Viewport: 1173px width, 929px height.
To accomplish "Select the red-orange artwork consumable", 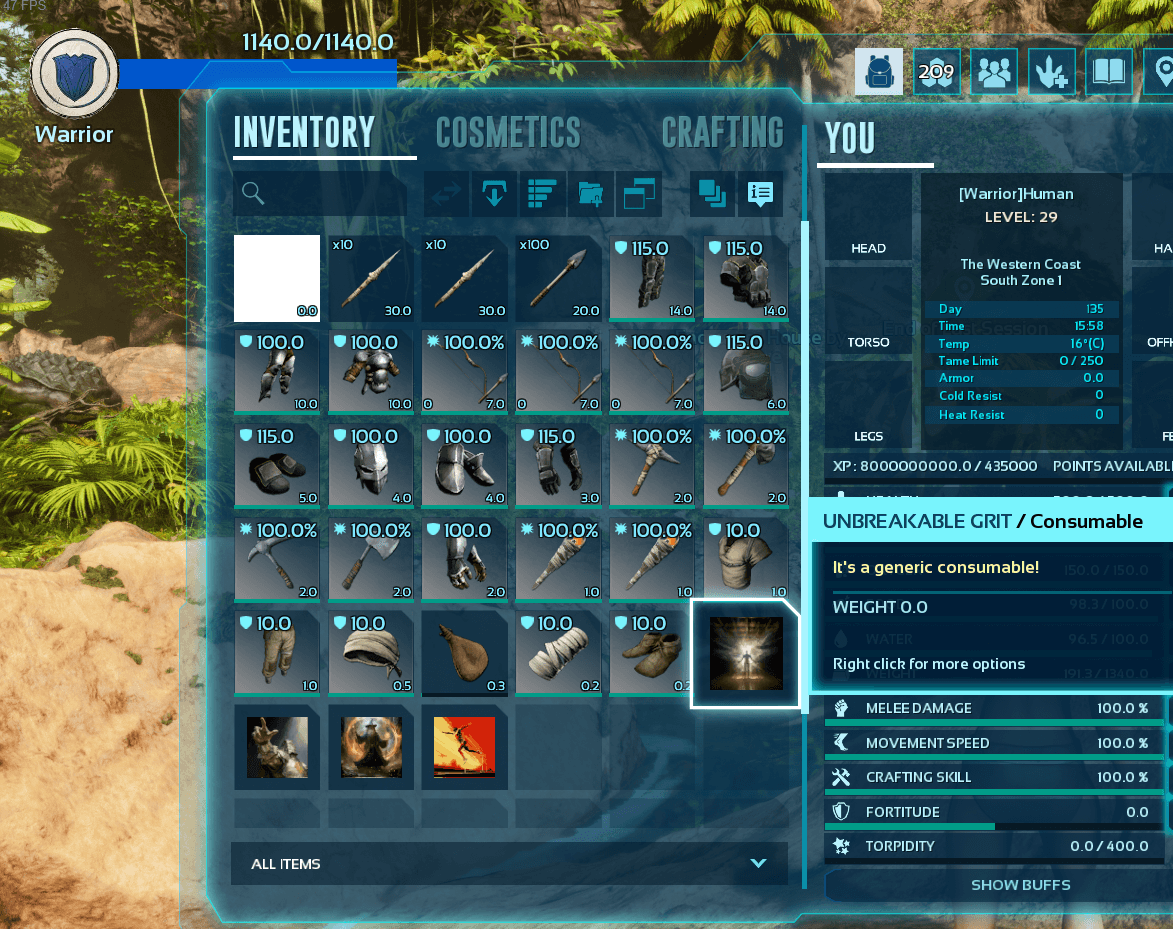I will point(465,747).
